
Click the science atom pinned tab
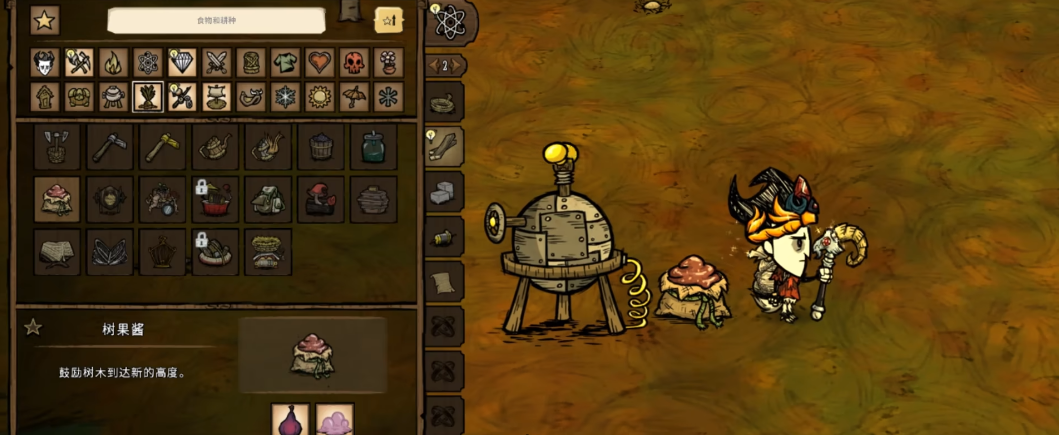pos(450,21)
